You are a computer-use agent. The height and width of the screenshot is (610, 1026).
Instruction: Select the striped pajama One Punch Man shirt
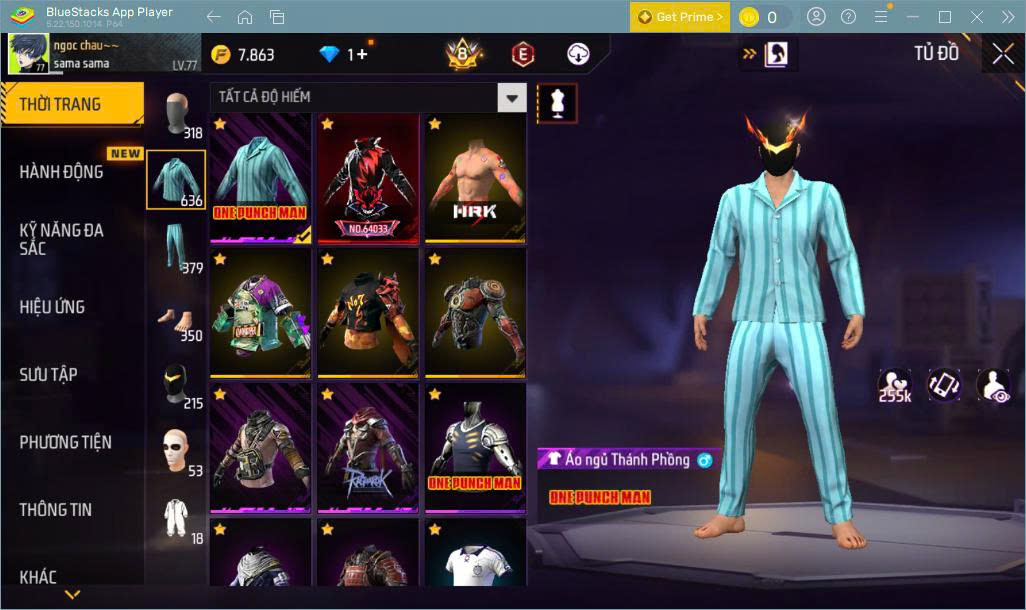[x=261, y=177]
